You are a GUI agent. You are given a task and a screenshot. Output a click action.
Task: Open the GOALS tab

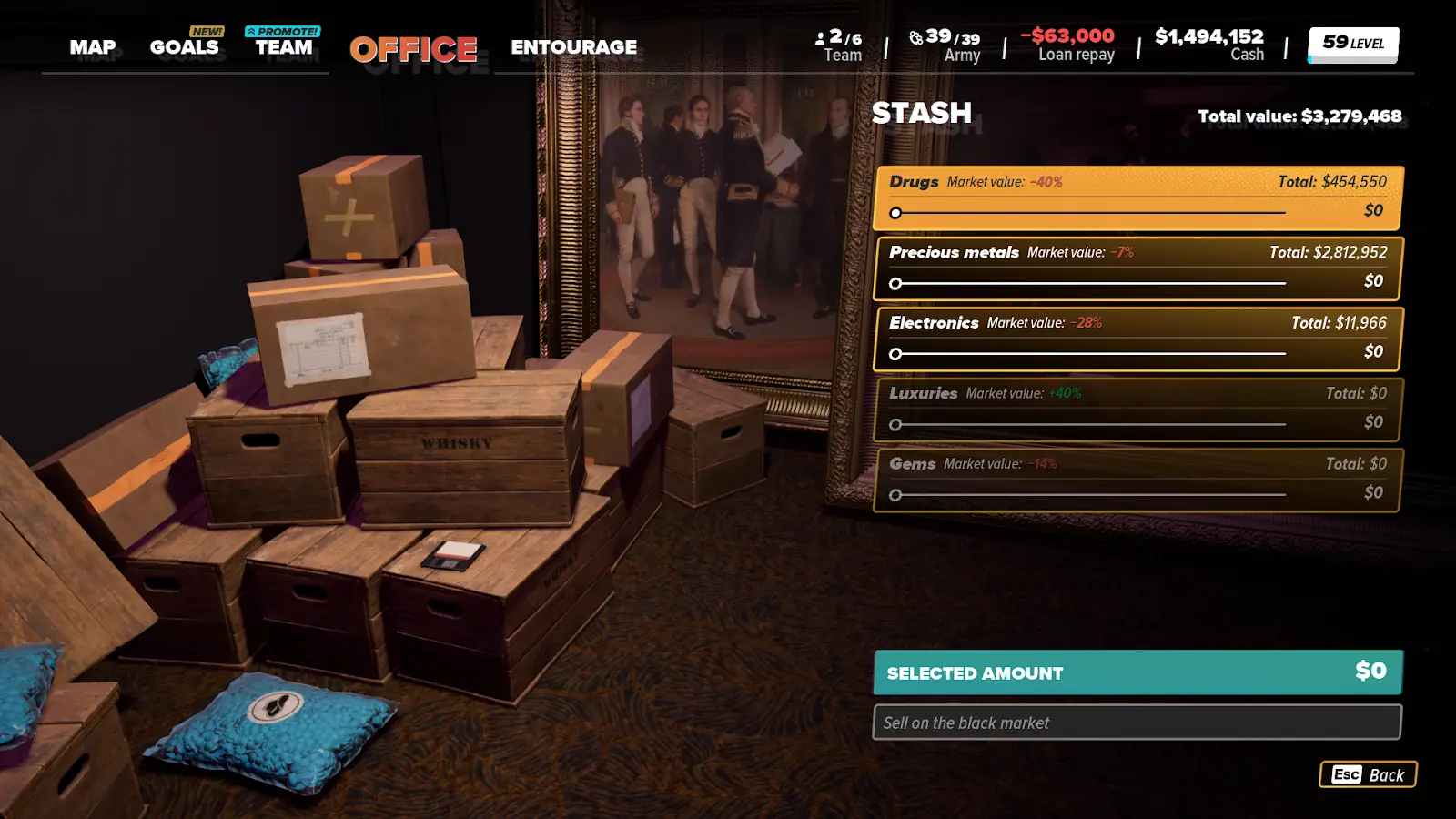tap(185, 47)
